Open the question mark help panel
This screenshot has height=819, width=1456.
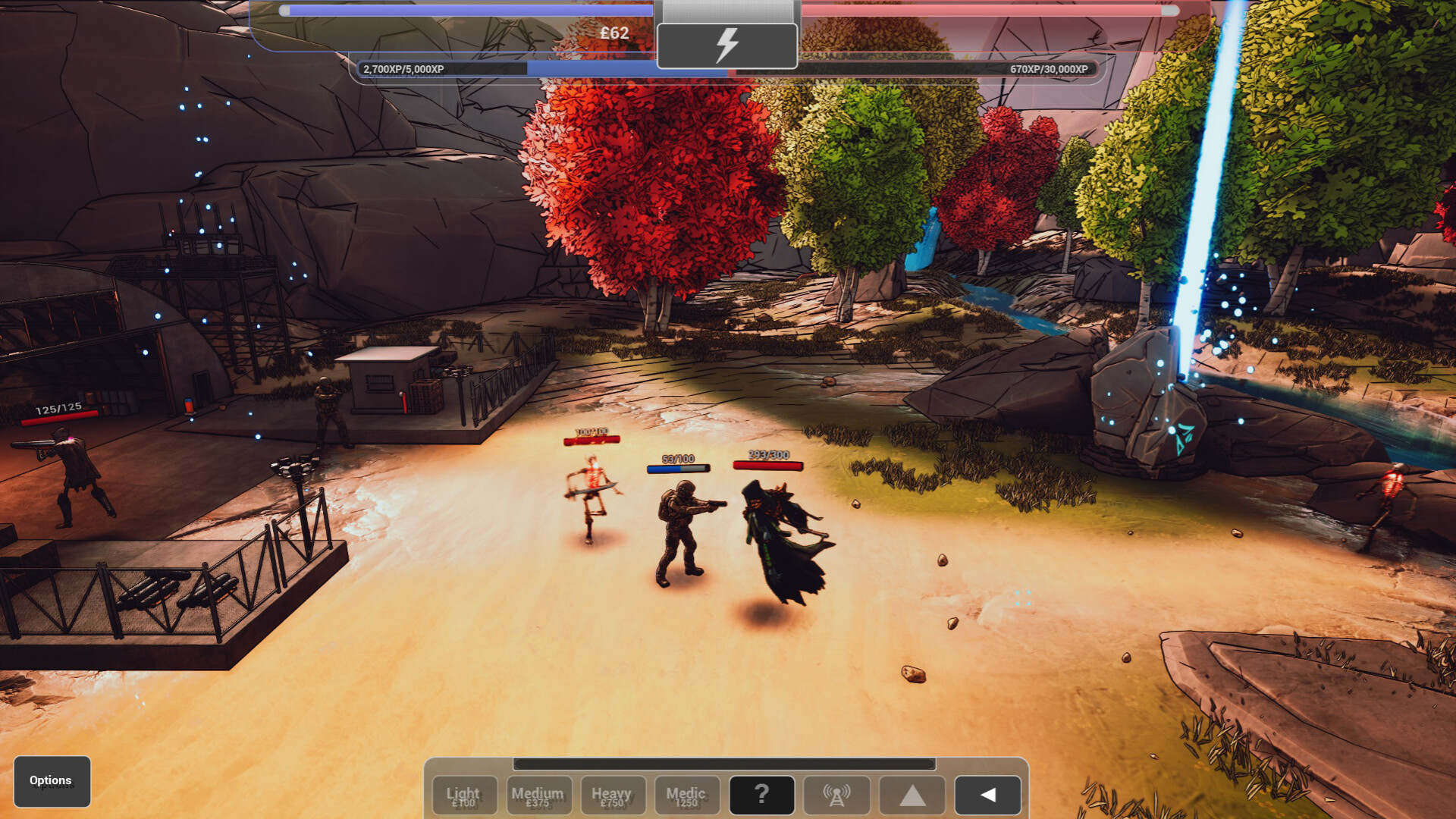tap(761, 795)
